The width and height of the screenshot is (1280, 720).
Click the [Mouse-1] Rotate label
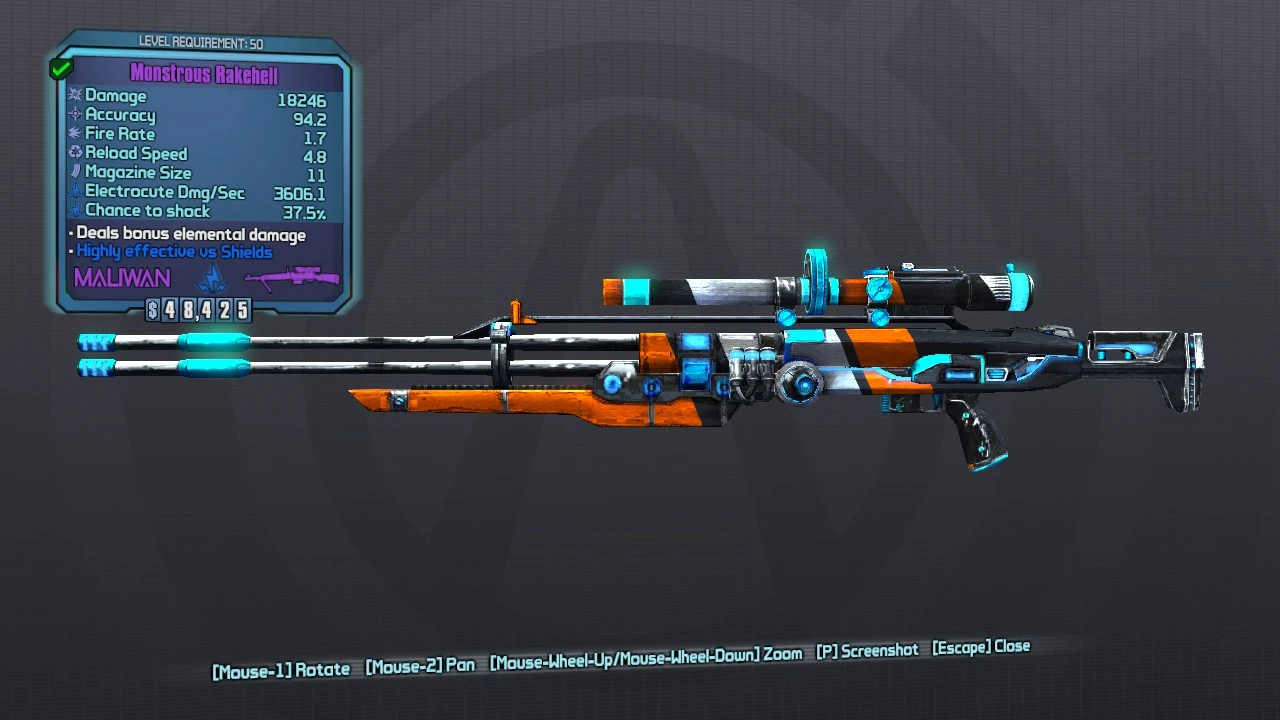coord(280,669)
